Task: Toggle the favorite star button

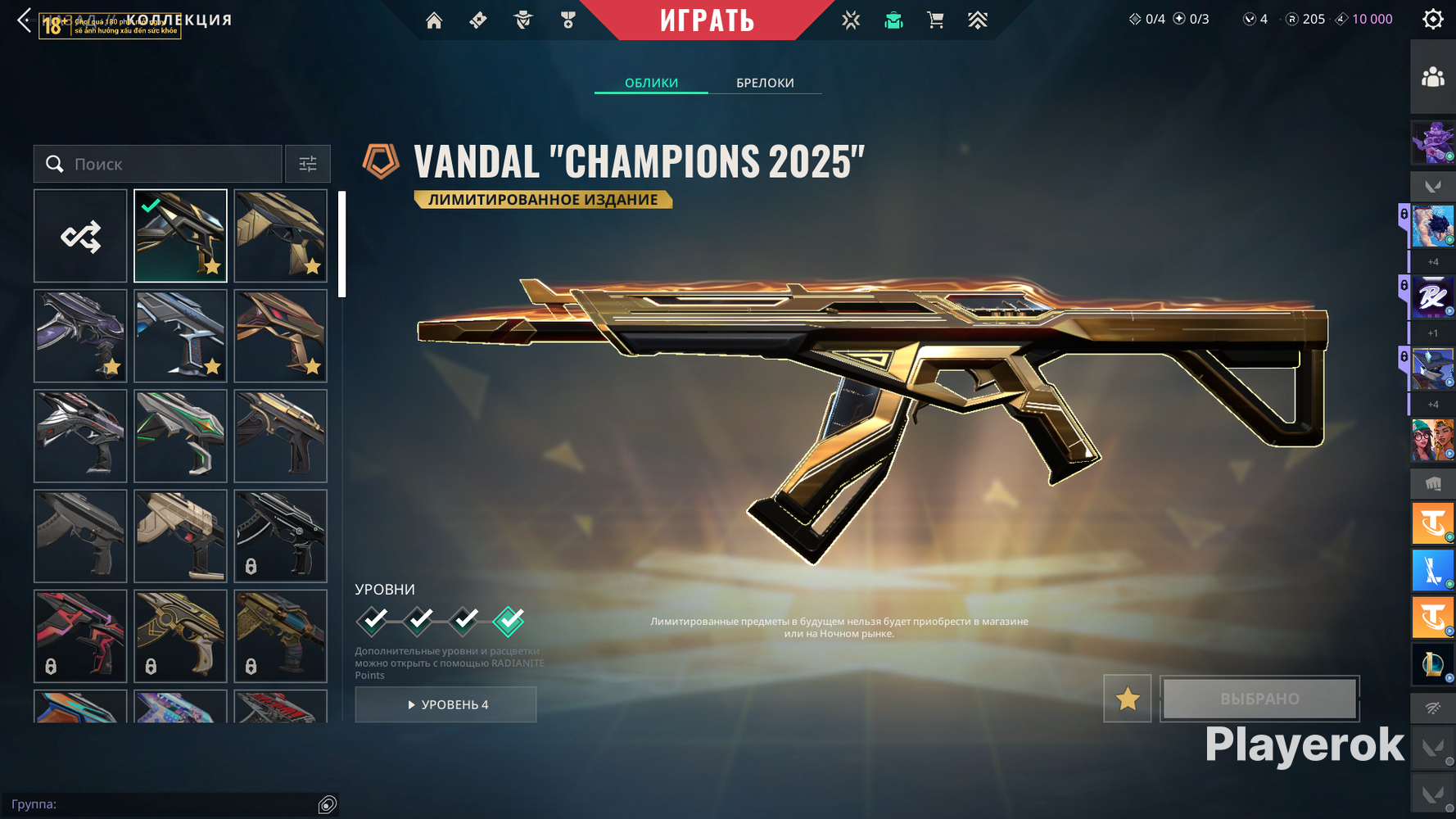Action: pos(1128,699)
